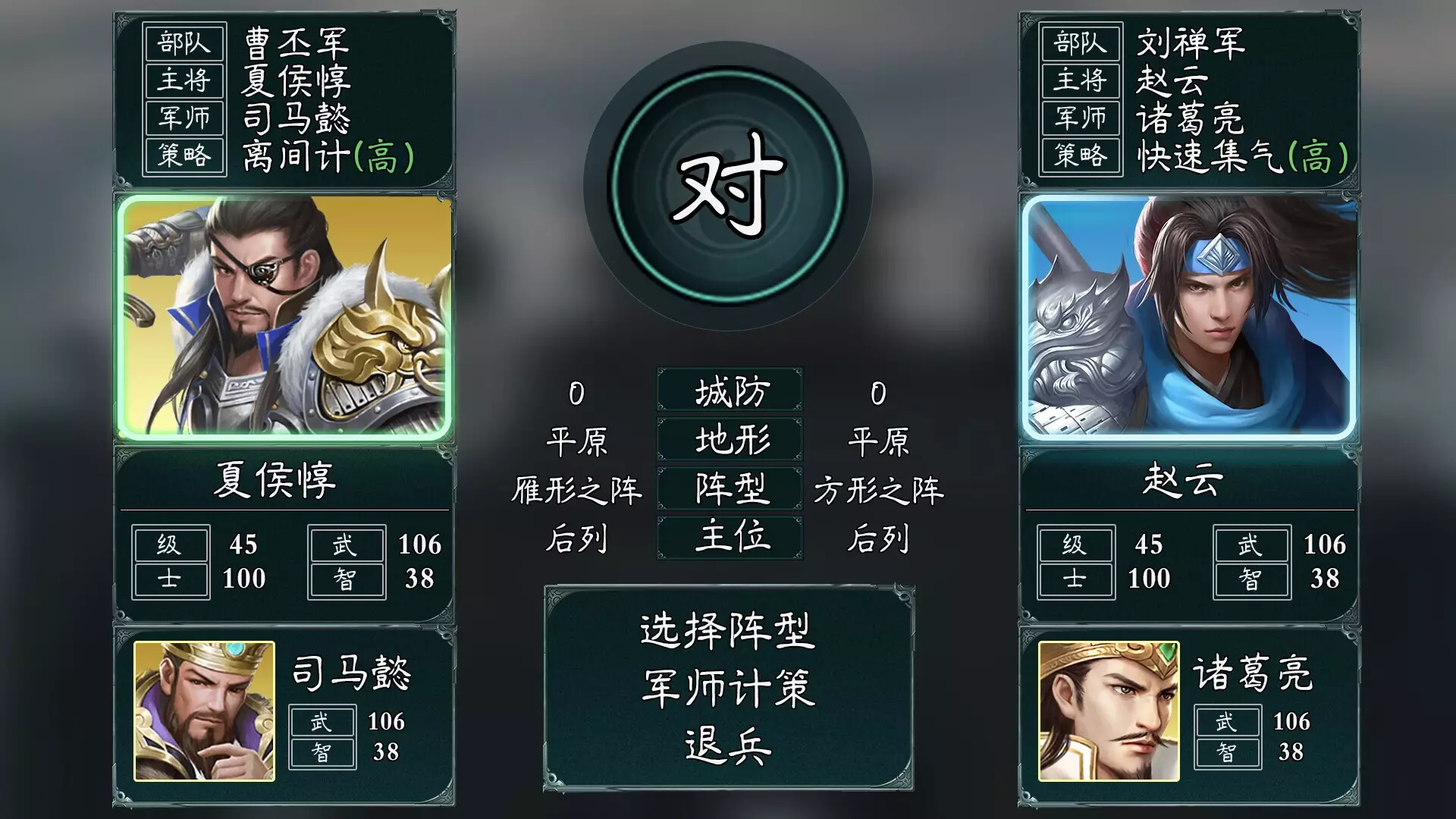Open the 地形 terrain display
Screen dimensions: 1456x819
click(x=730, y=438)
